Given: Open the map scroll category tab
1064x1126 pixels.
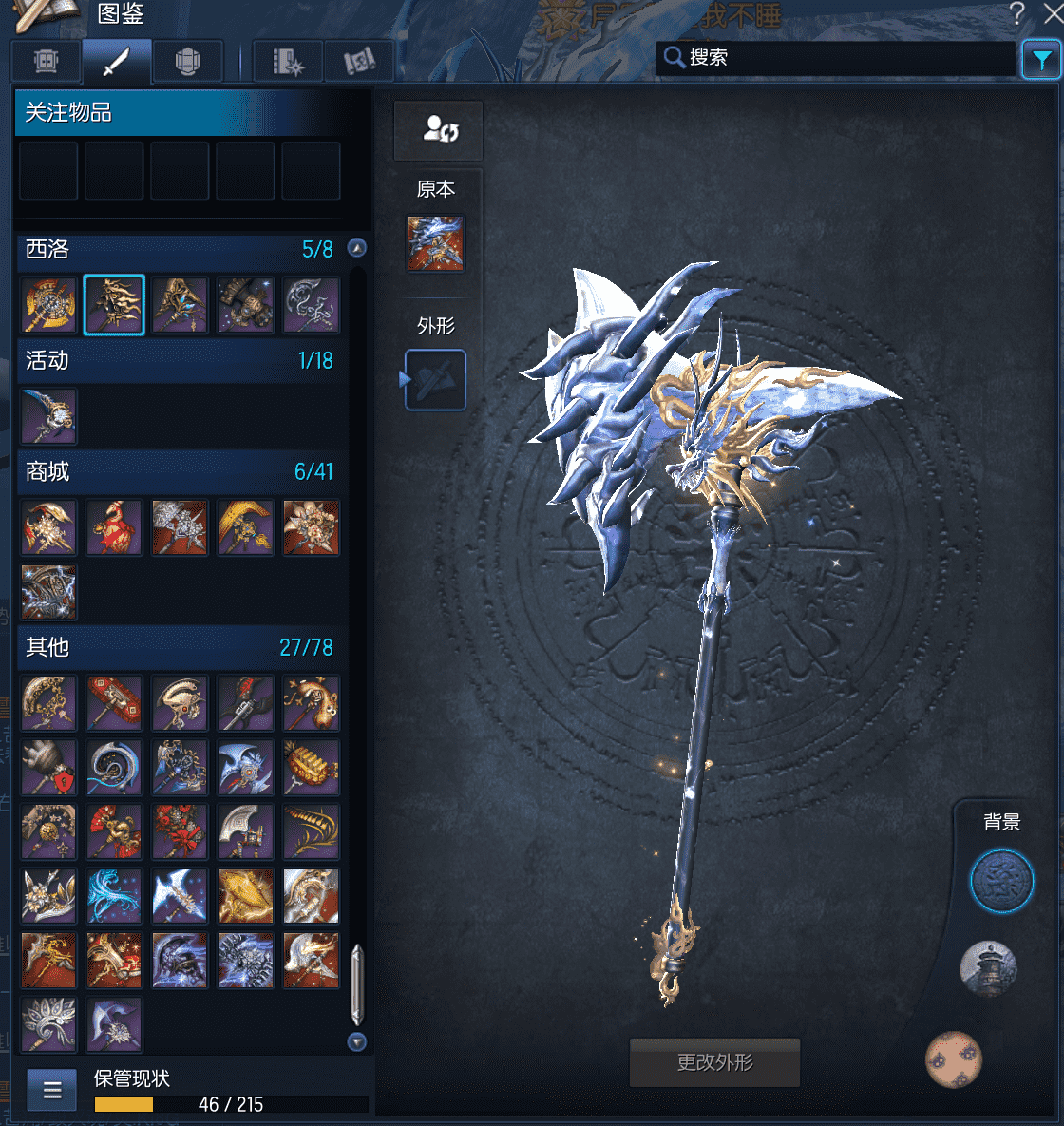Looking at the screenshot, I should pos(358,62).
